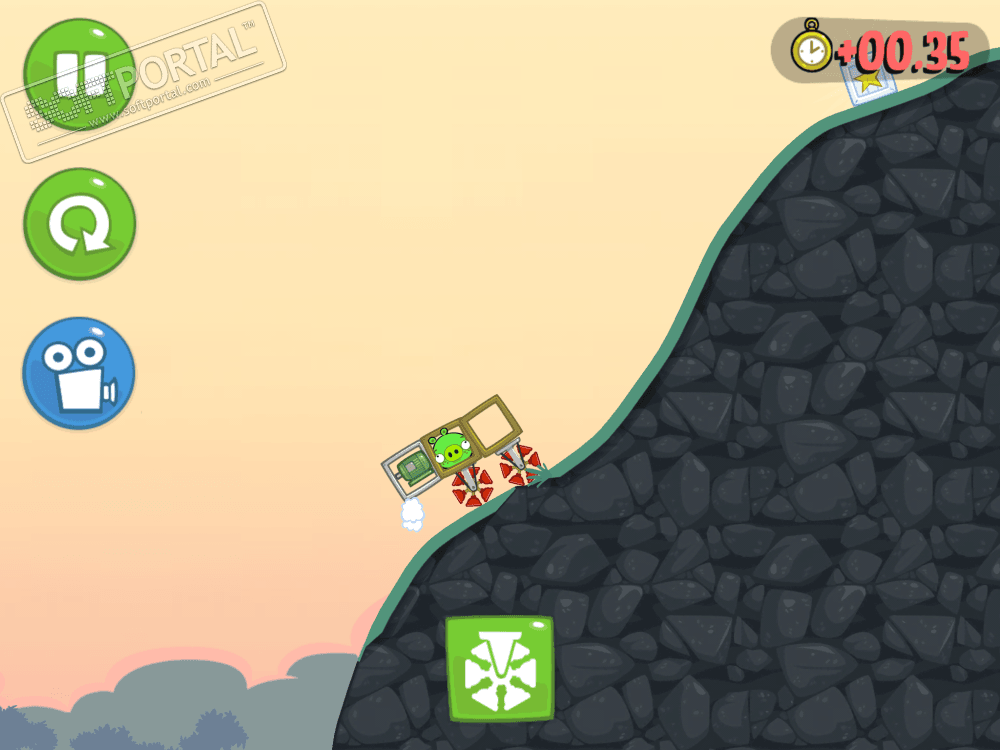Restart the level with the circular arrow
This screenshot has width=1000, height=750.
(79, 224)
